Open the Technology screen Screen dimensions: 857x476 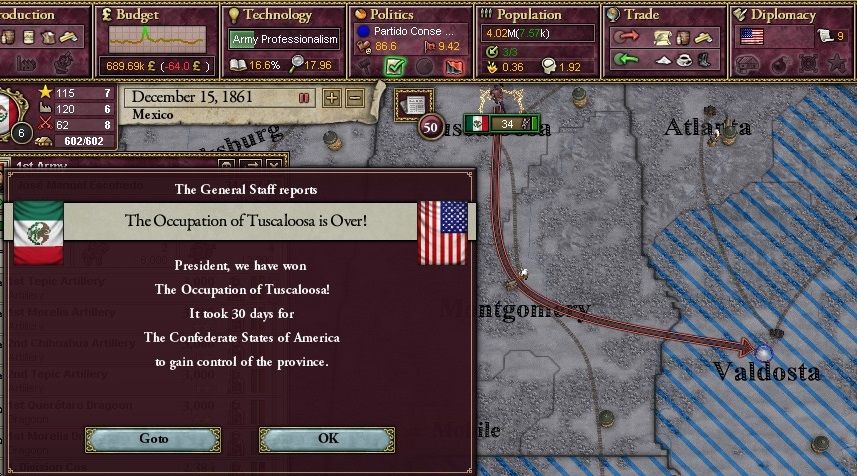point(270,15)
